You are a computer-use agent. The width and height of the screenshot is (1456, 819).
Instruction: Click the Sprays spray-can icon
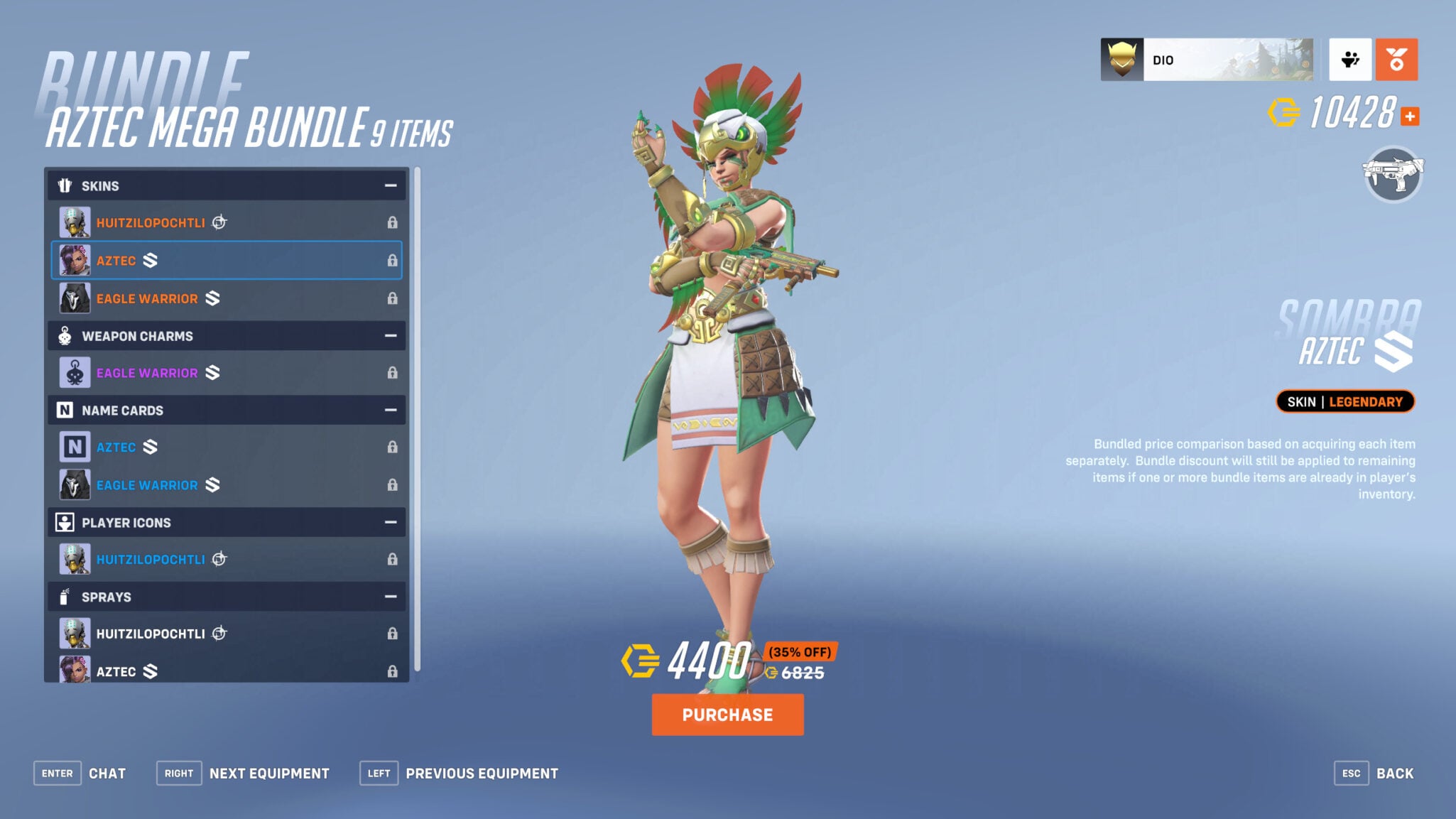click(x=65, y=597)
